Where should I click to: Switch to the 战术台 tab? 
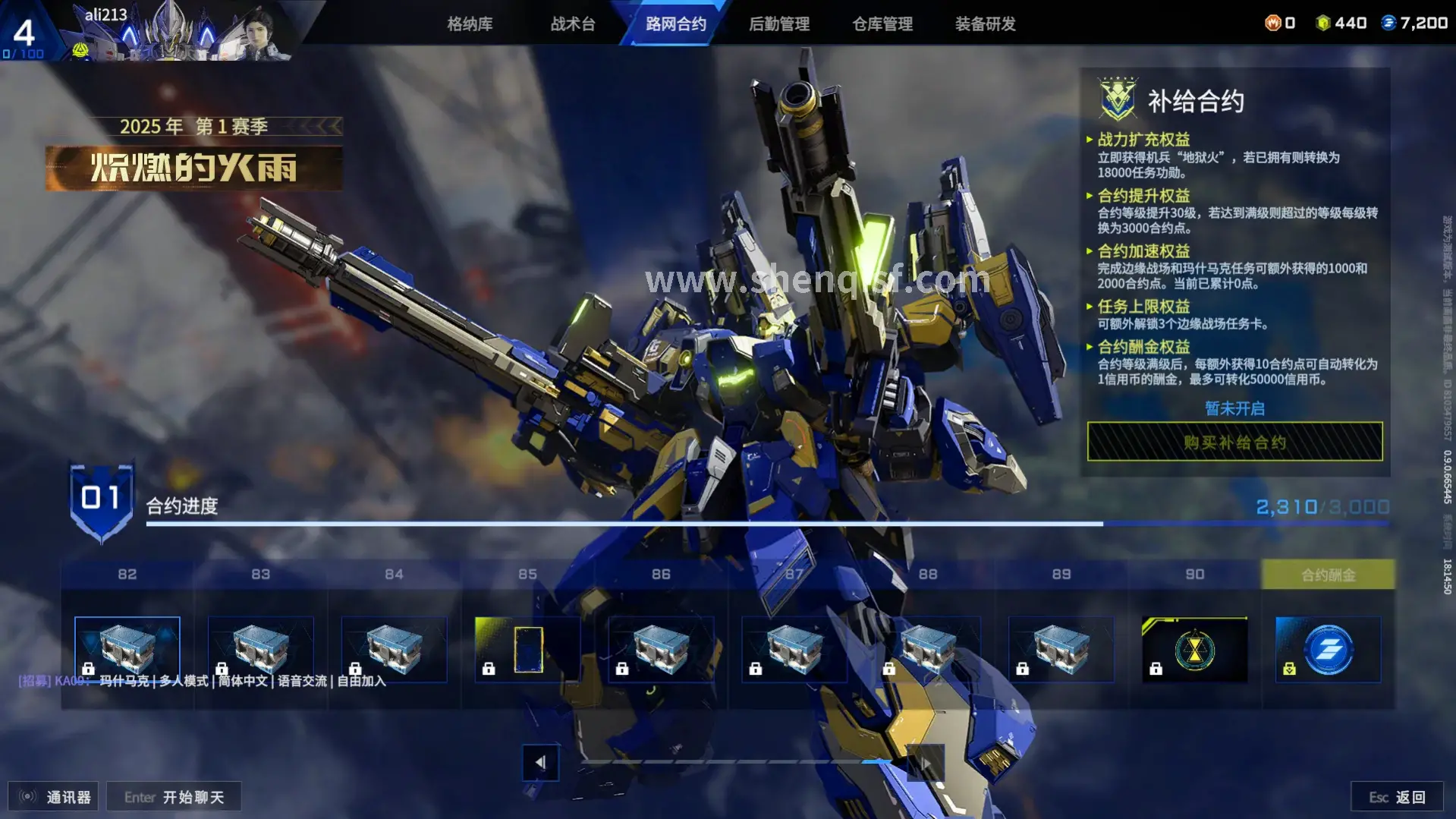click(573, 24)
